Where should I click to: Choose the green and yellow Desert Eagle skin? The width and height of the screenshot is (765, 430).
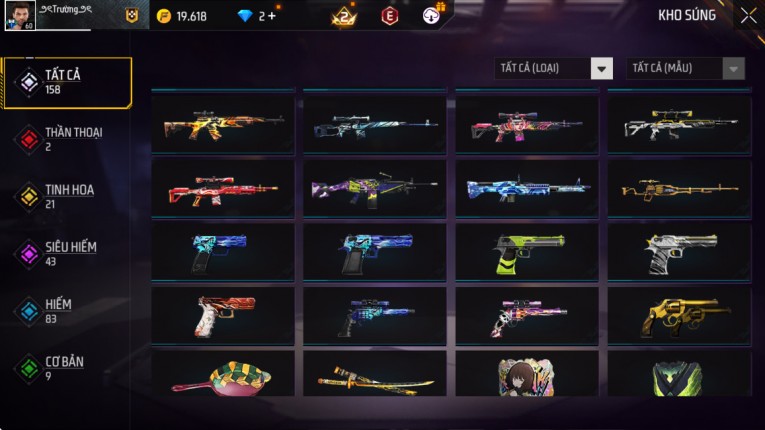527,253
